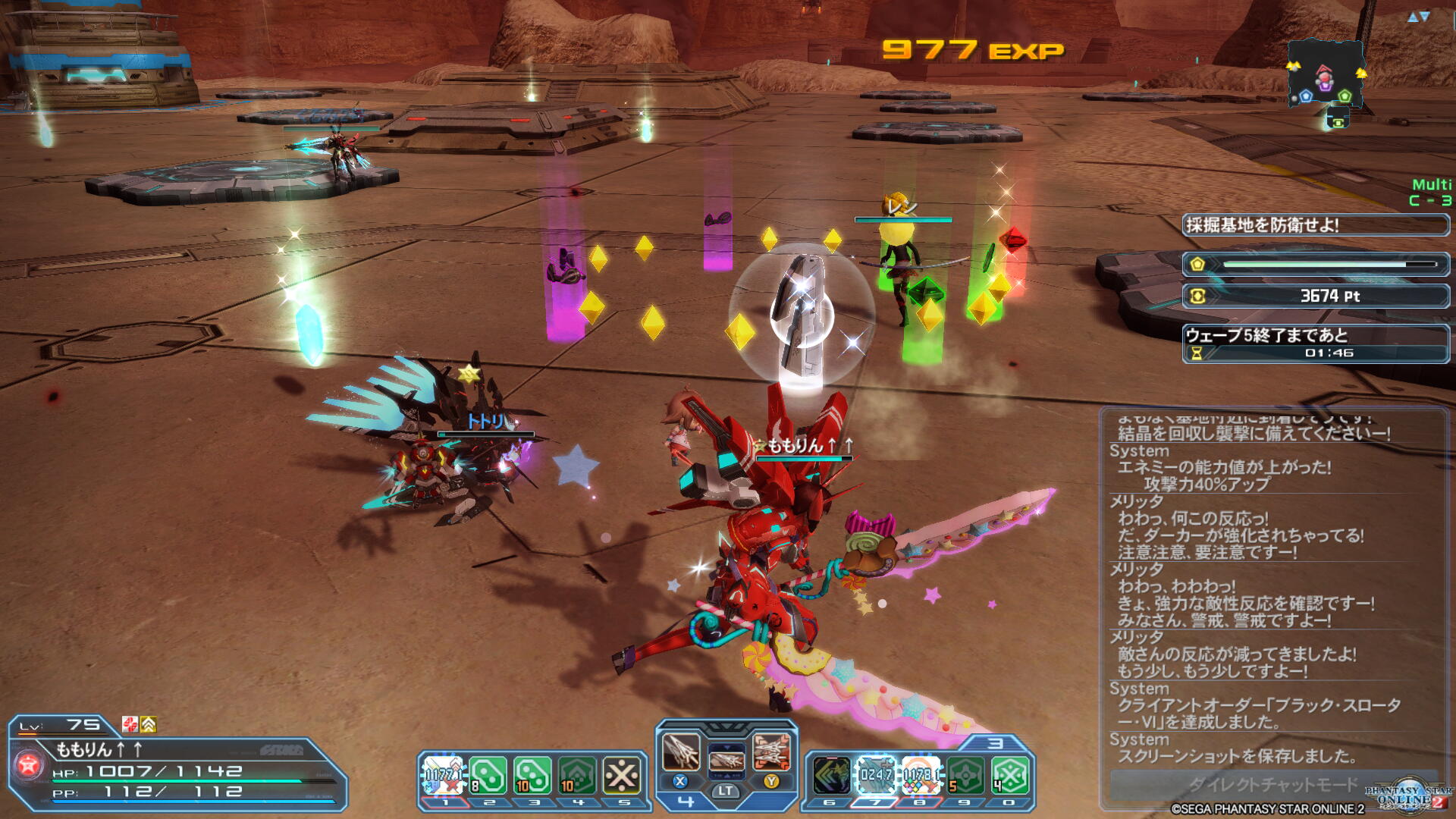The width and height of the screenshot is (1456, 819).
Task: Open the minimap of the mining base
Action: pyautogui.click(x=1325, y=76)
